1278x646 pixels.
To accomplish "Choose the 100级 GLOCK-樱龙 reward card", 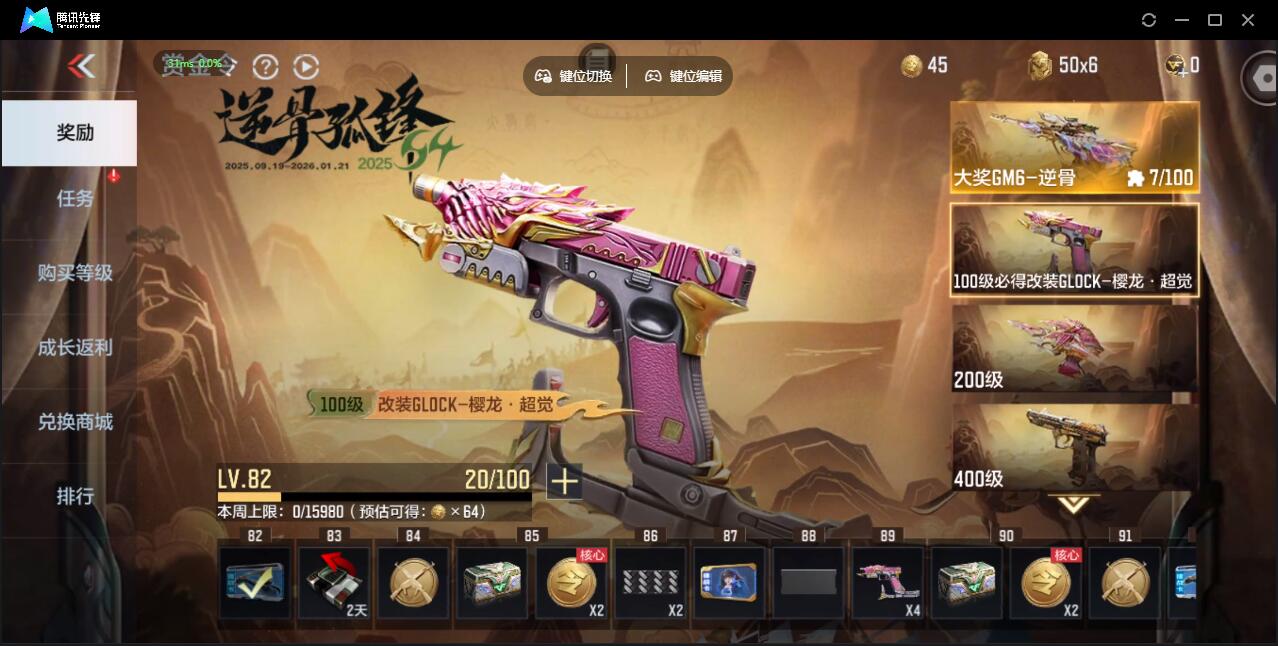I will (1074, 250).
